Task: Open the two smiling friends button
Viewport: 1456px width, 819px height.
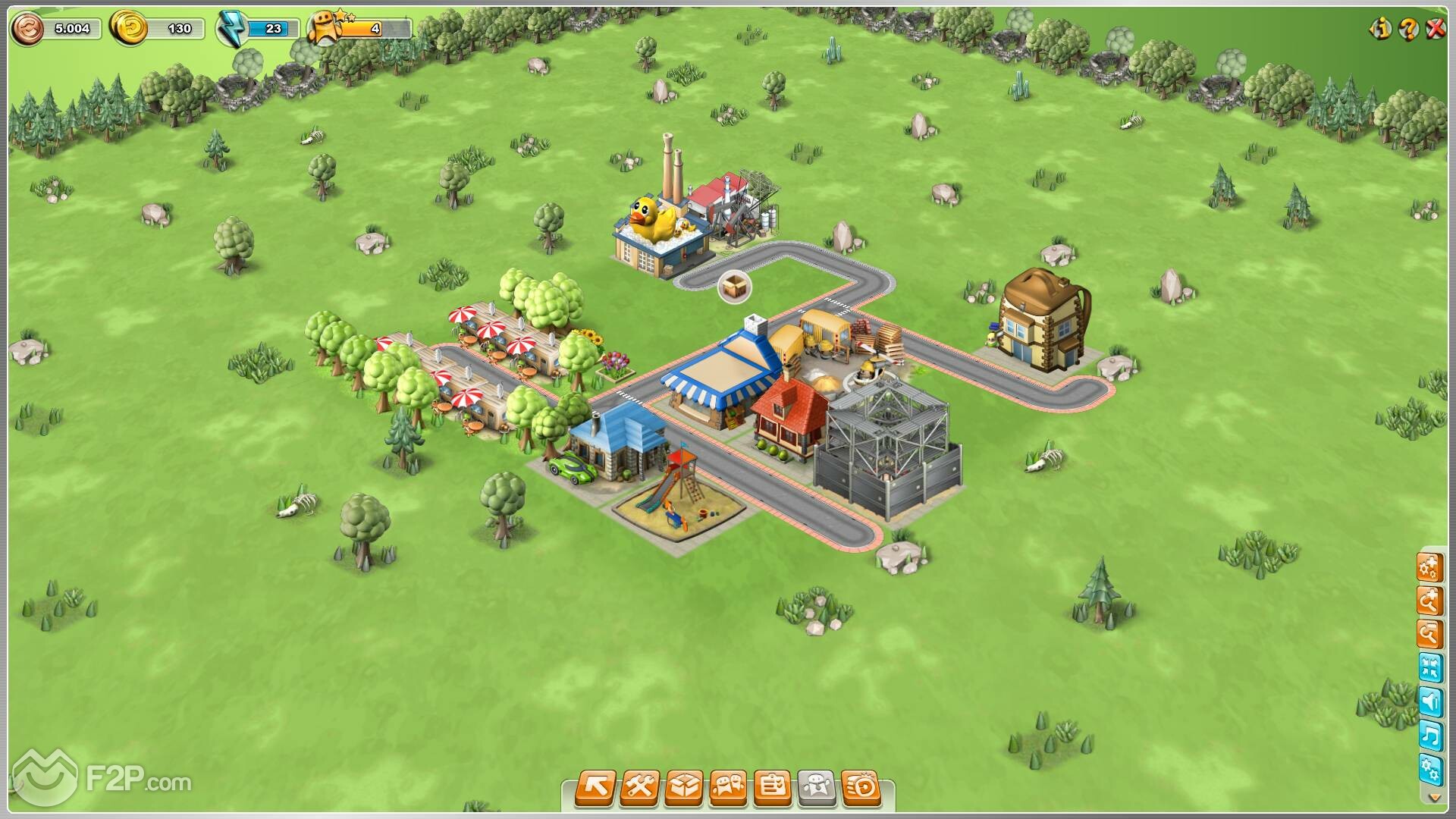Action: pos(728,787)
